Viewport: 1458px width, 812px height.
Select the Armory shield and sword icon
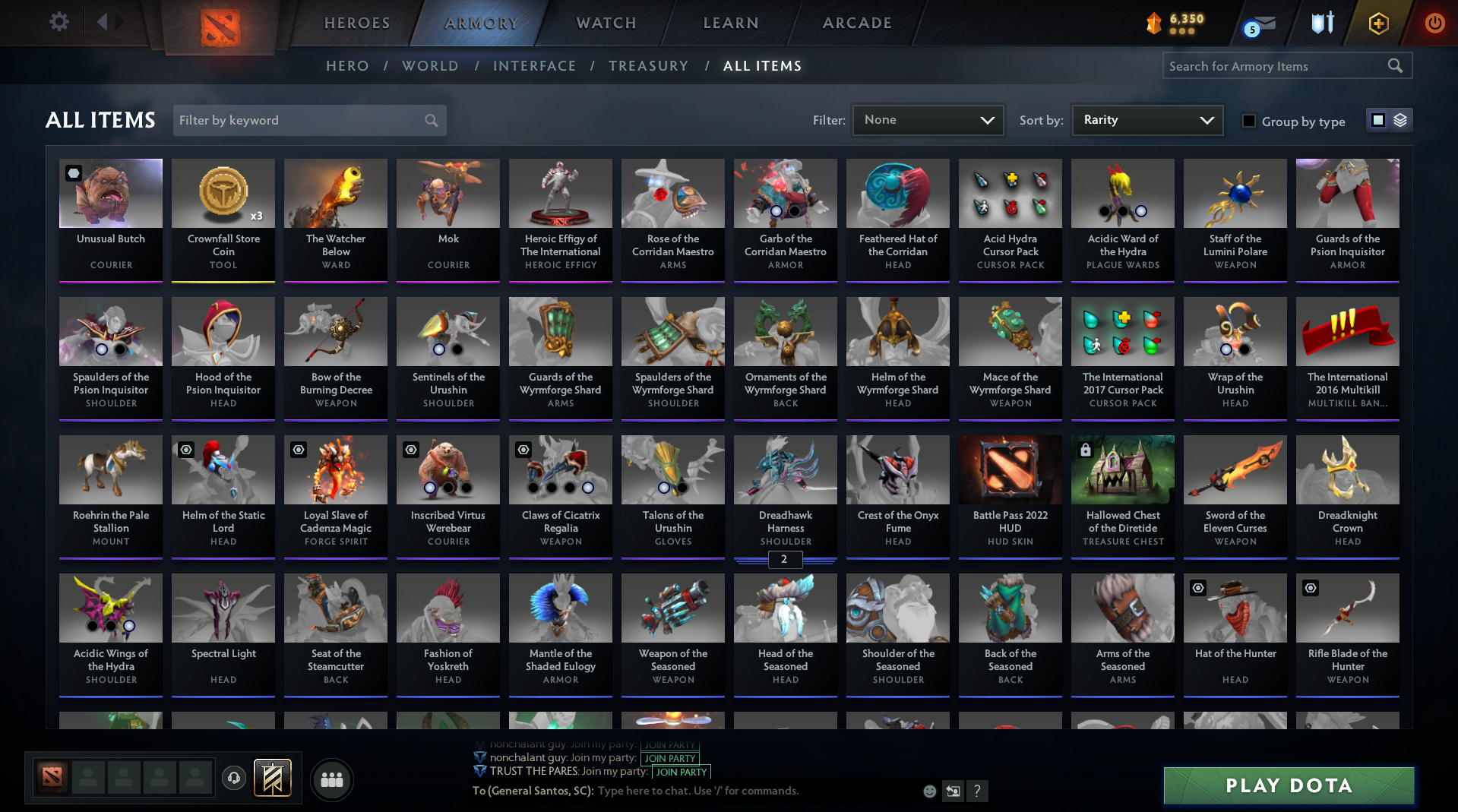(1322, 23)
